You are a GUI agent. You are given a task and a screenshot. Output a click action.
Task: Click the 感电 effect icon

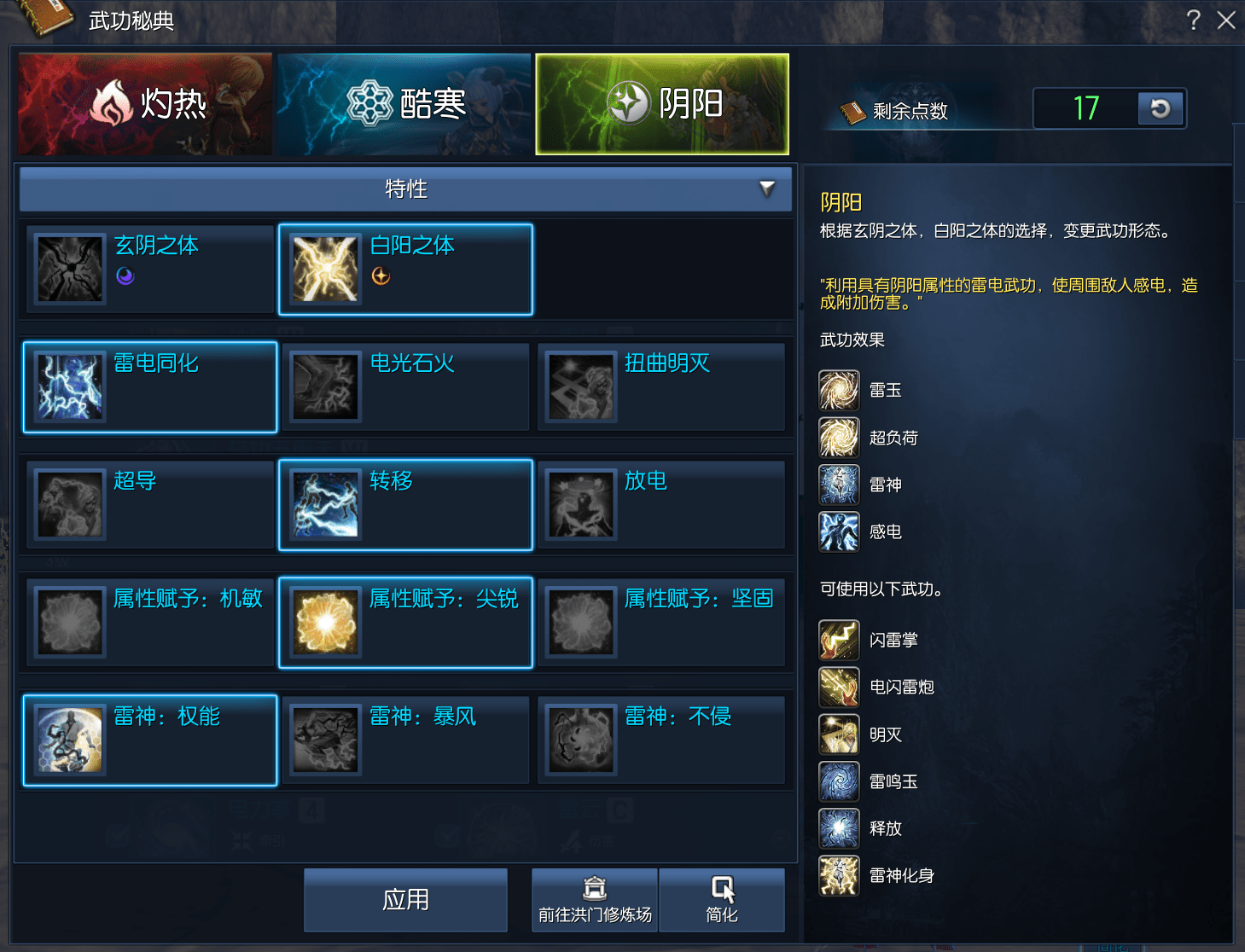839,531
